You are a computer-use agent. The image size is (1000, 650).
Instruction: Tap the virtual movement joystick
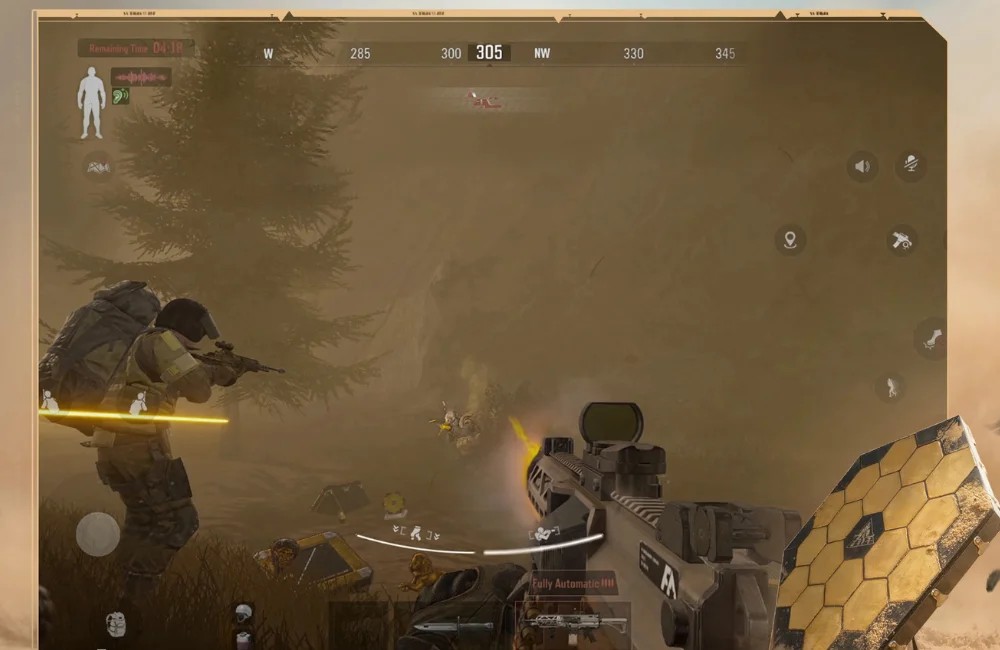98,534
